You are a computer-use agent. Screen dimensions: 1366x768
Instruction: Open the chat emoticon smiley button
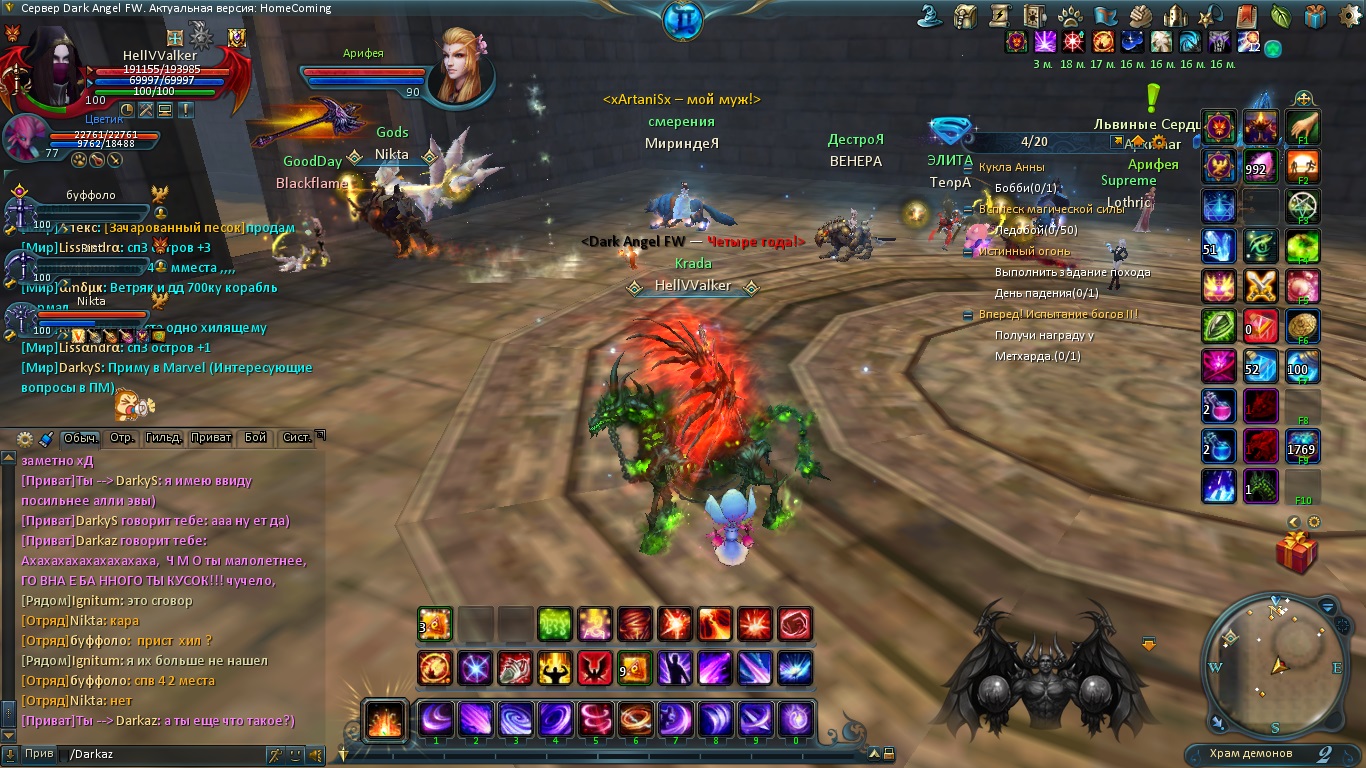[295, 754]
